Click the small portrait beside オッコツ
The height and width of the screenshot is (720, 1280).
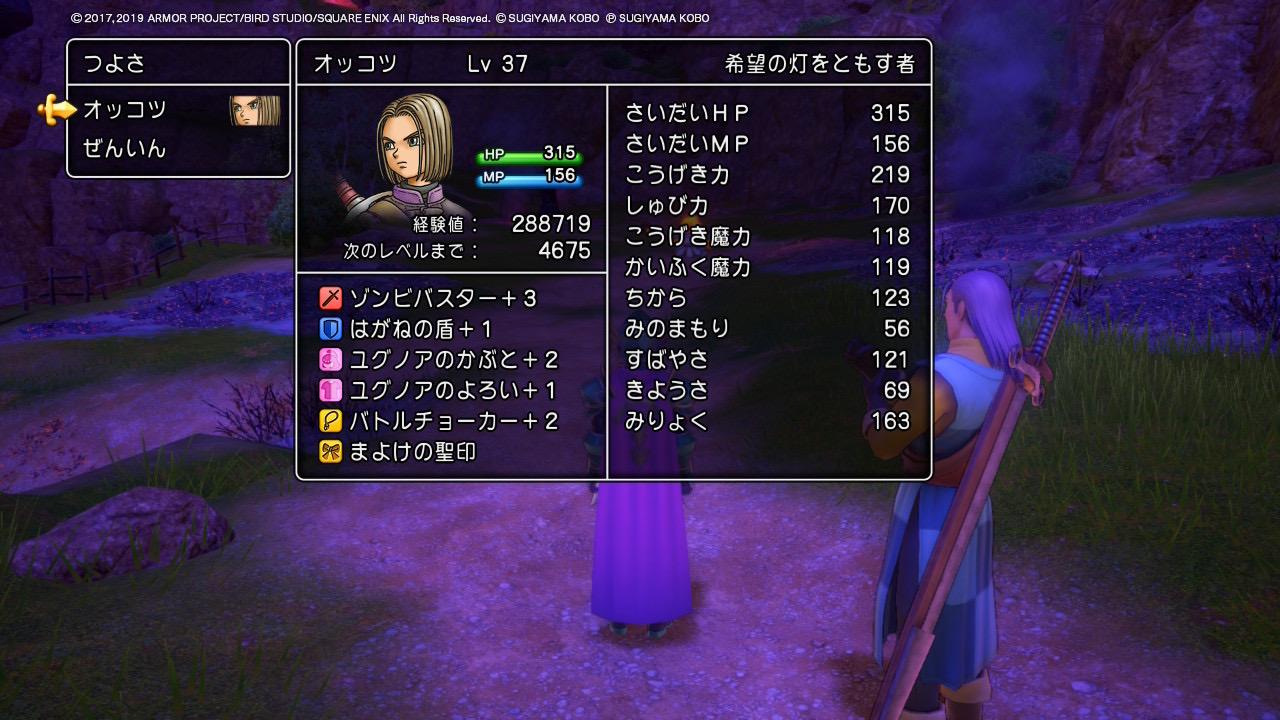(x=254, y=111)
